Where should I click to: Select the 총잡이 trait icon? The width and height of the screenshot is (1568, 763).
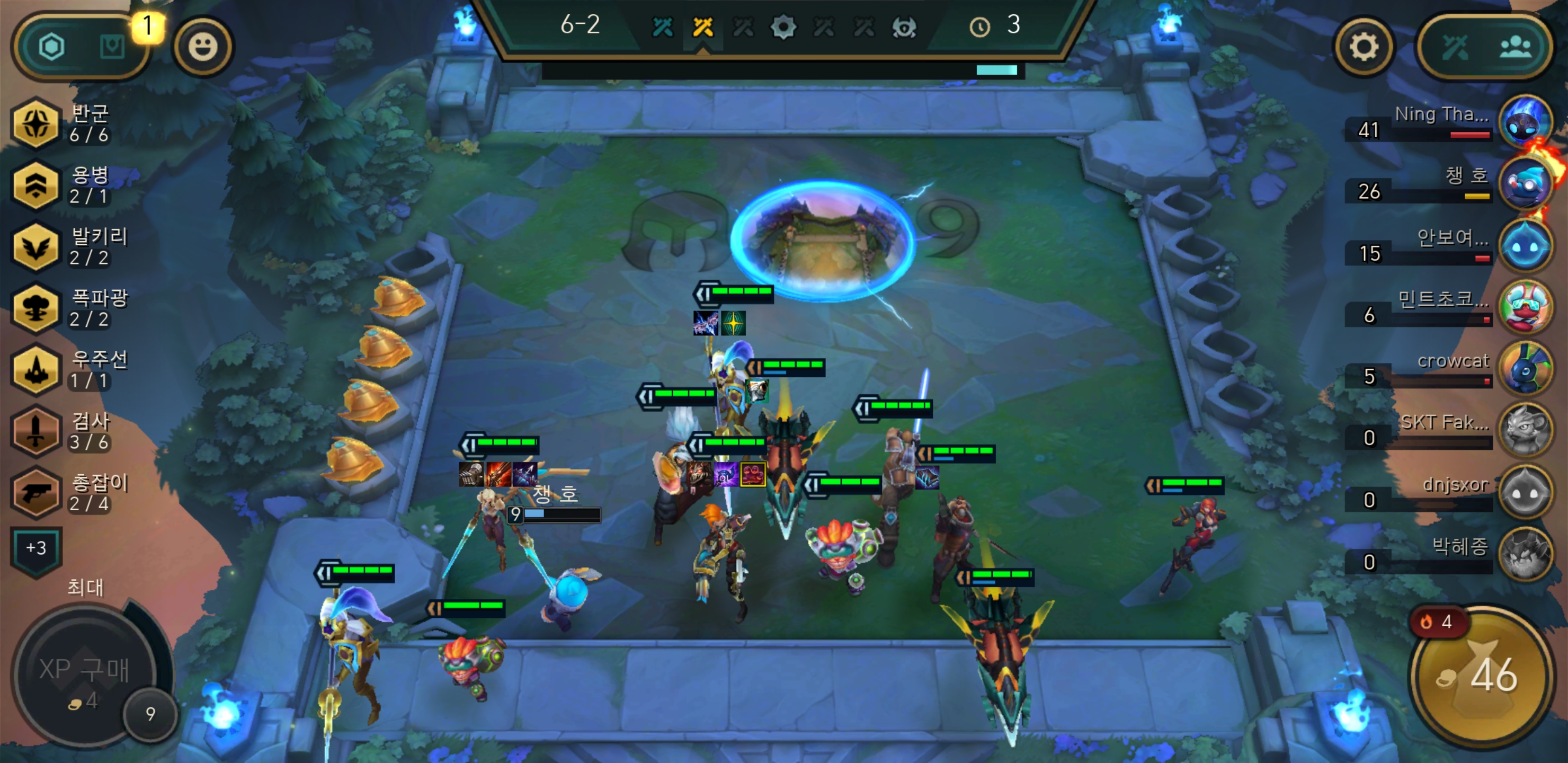tap(37, 492)
